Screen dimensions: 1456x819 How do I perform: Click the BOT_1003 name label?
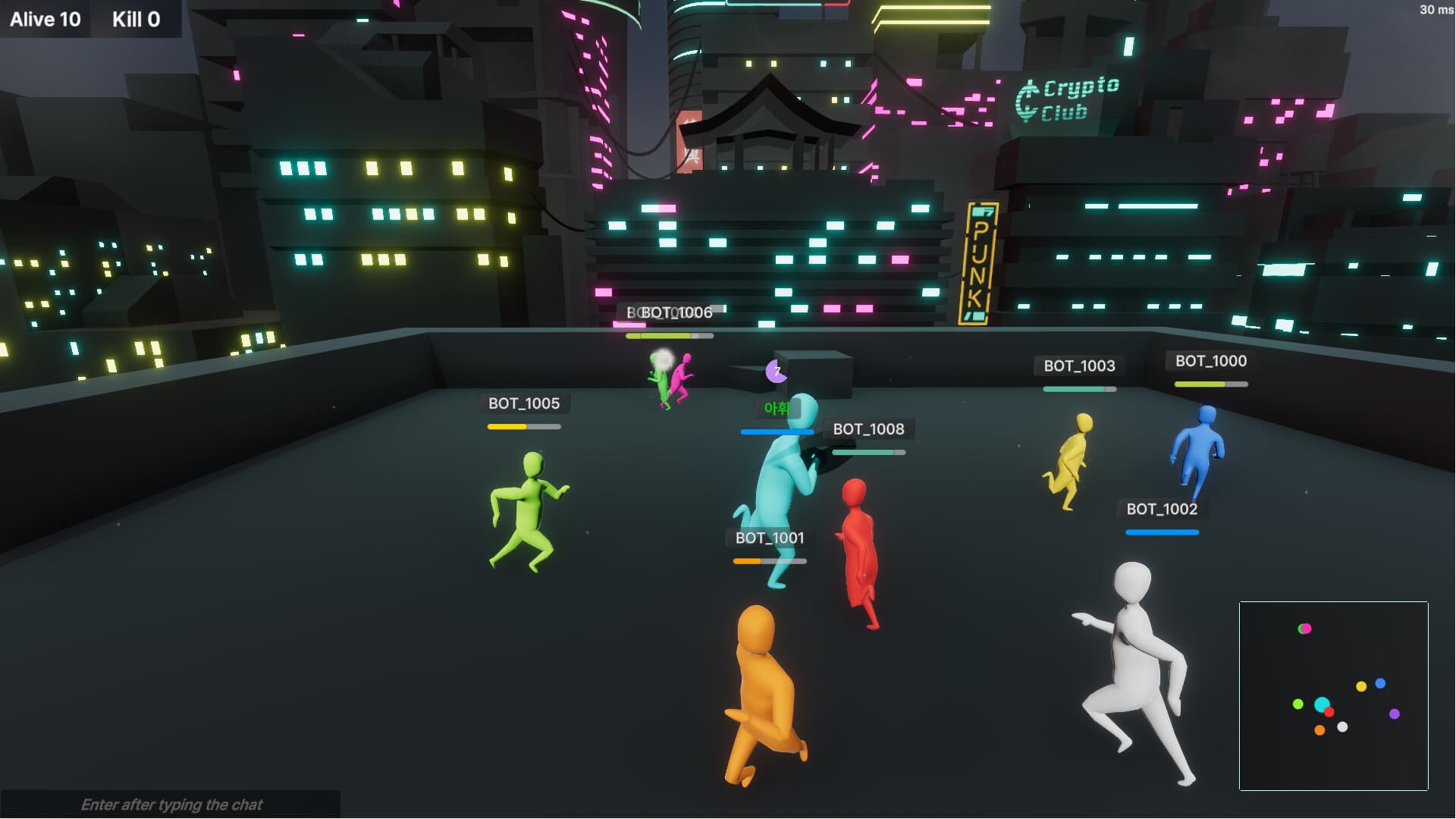1078,366
